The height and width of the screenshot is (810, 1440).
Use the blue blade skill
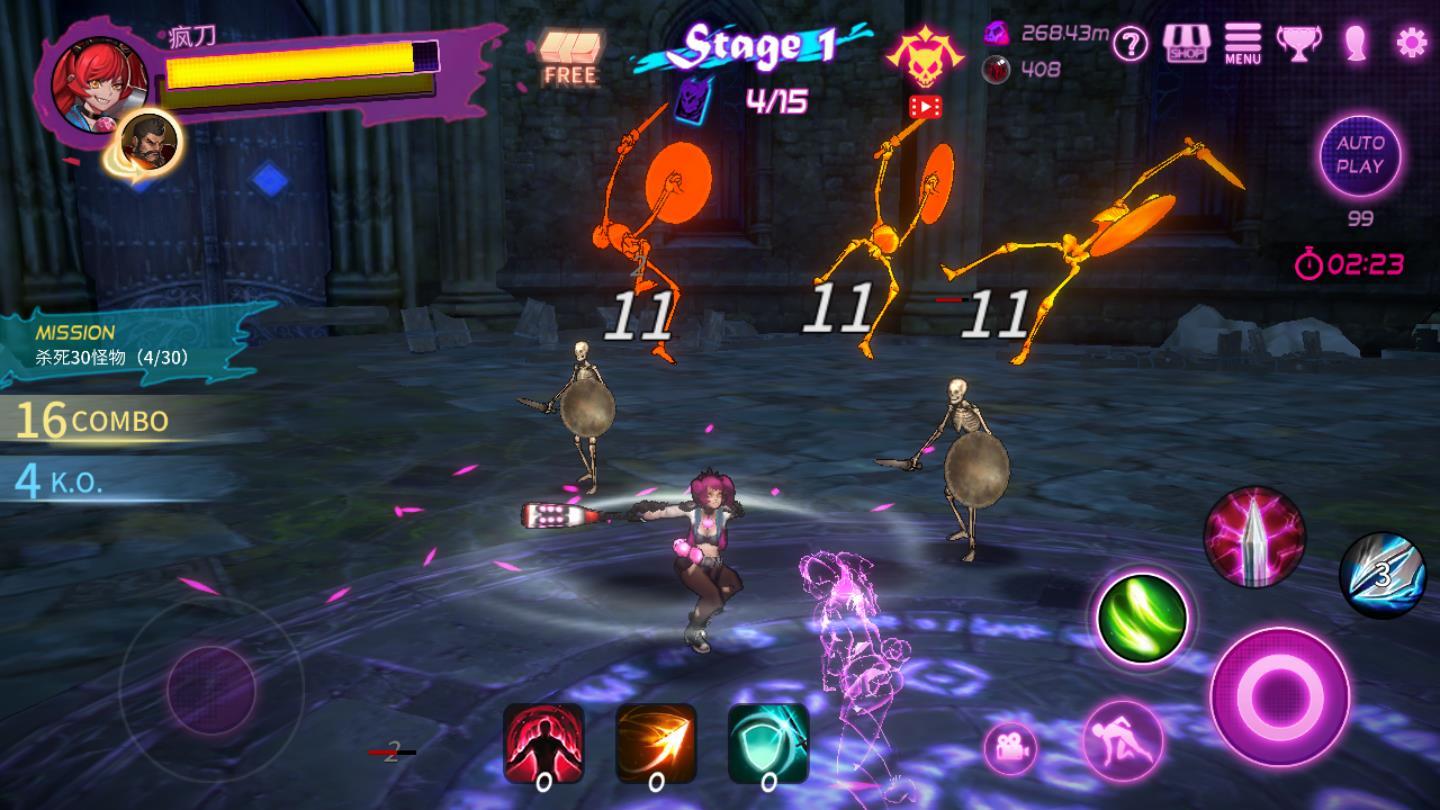pos(1382,575)
